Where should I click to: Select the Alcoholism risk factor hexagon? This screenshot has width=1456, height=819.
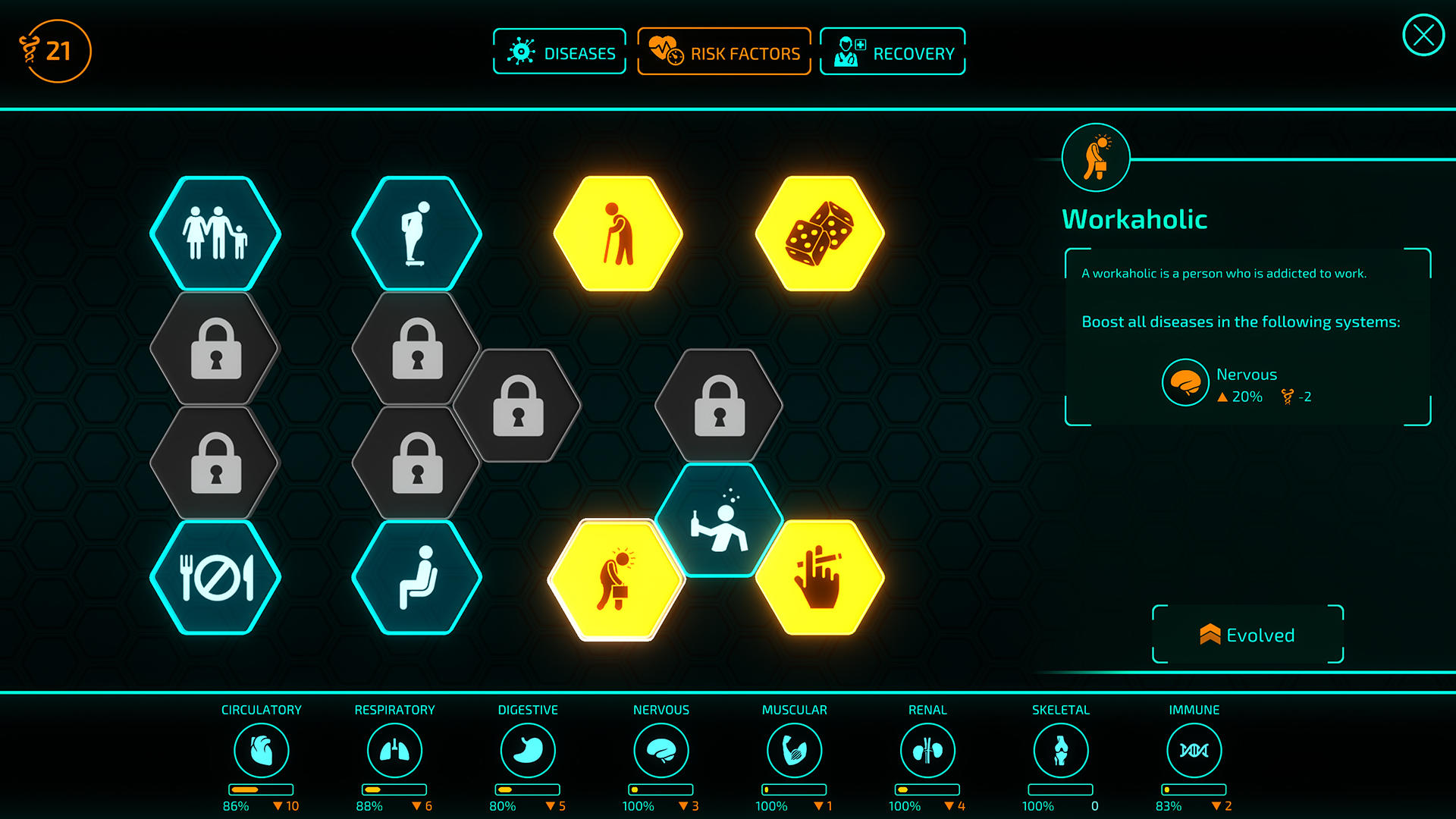click(719, 522)
